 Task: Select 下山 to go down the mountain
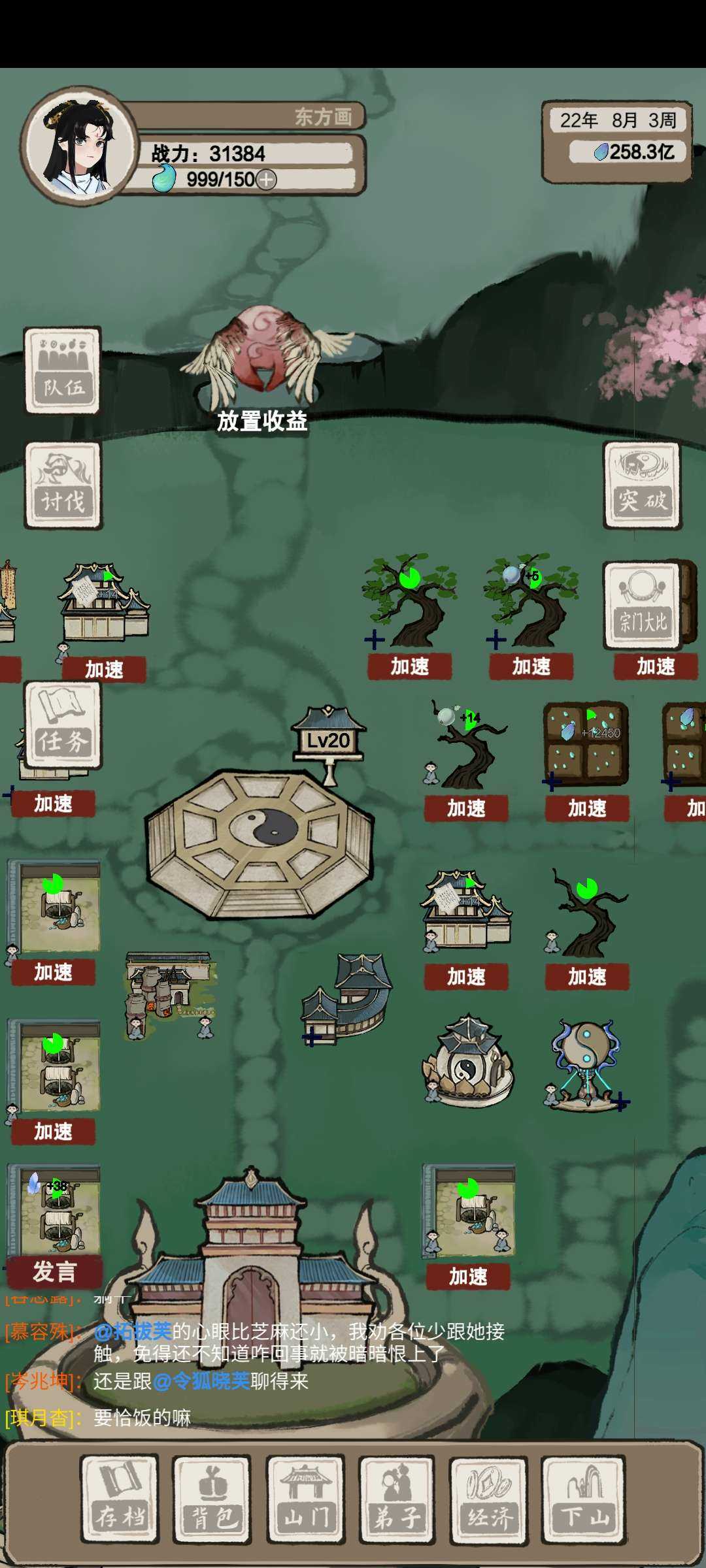pos(582,1499)
